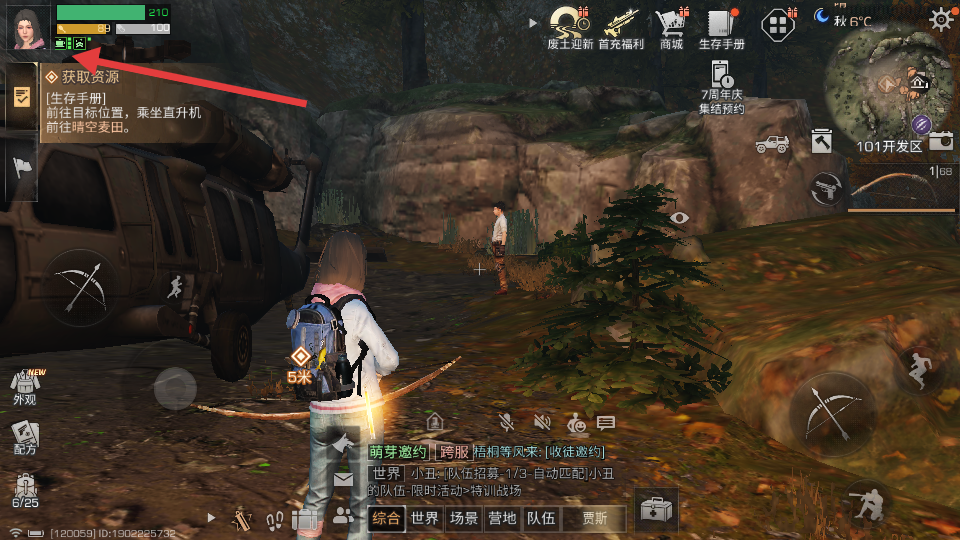Open the gear settings menu
This screenshot has height=540, width=960.
[x=940, y=19]
